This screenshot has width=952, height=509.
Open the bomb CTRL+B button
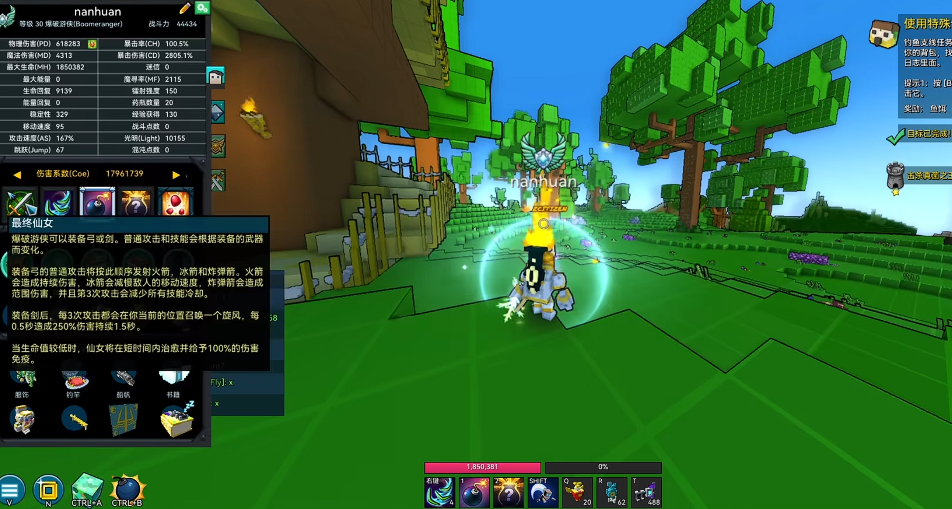[x=129, y=489]
